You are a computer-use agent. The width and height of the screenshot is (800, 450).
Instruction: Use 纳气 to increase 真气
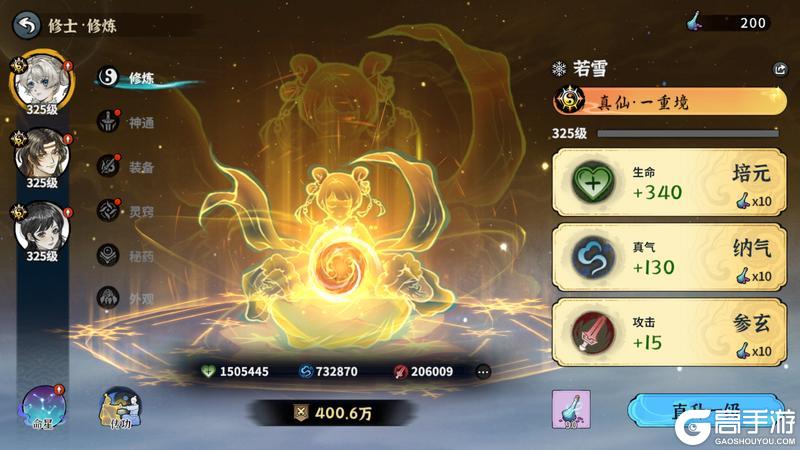(x=666, y=258)
